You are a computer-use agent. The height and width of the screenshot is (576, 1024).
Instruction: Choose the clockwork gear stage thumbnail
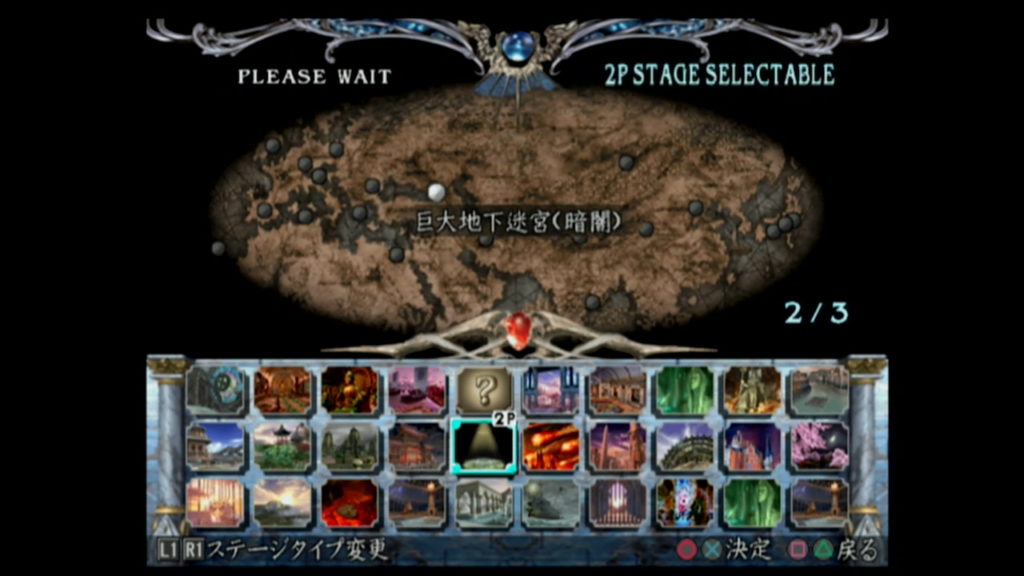tap(216, 390)
